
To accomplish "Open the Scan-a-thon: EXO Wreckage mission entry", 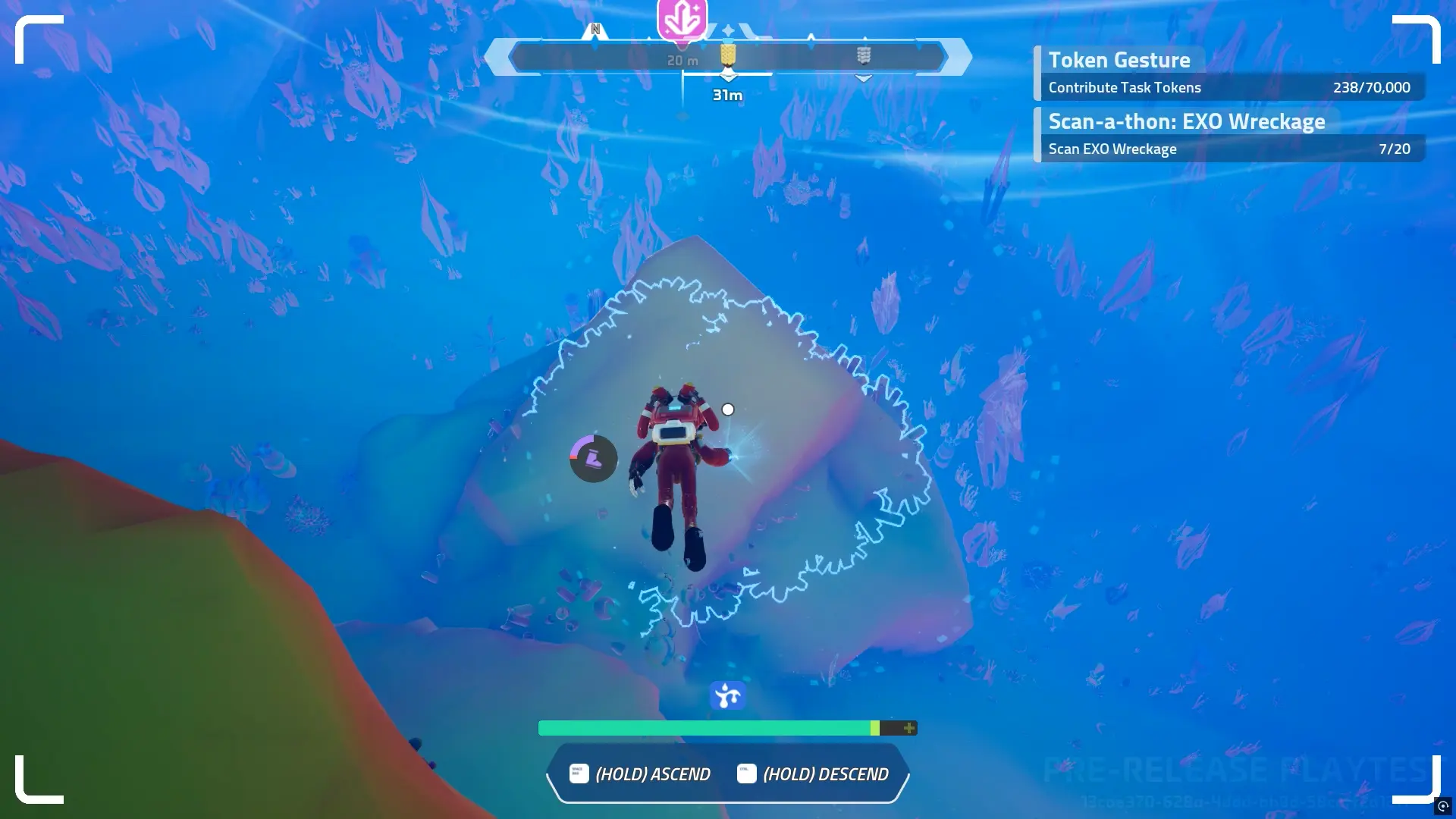I will pyautogui.click(x=1187, y=121).
